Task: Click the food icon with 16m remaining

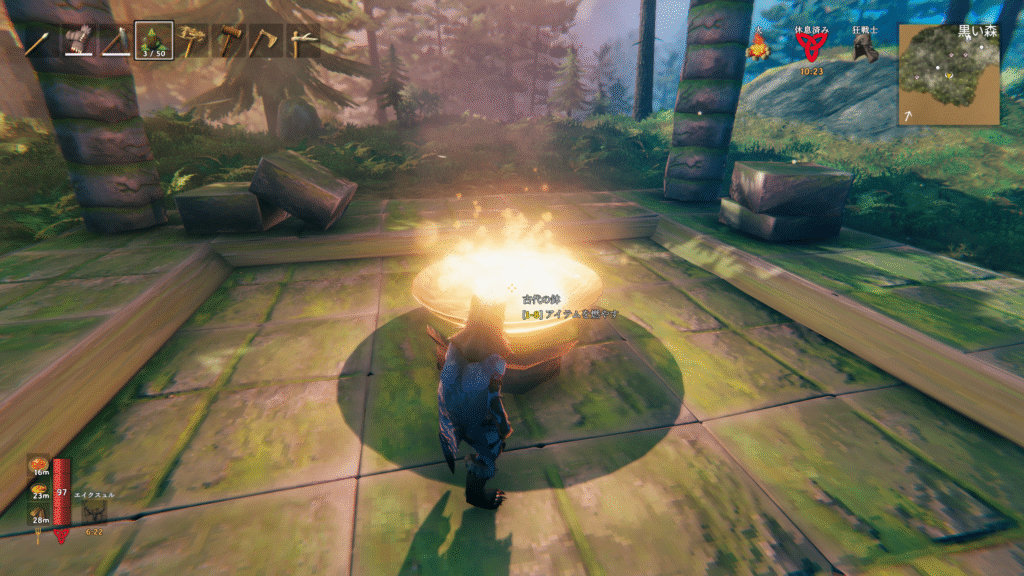Action: pos(40,466)
